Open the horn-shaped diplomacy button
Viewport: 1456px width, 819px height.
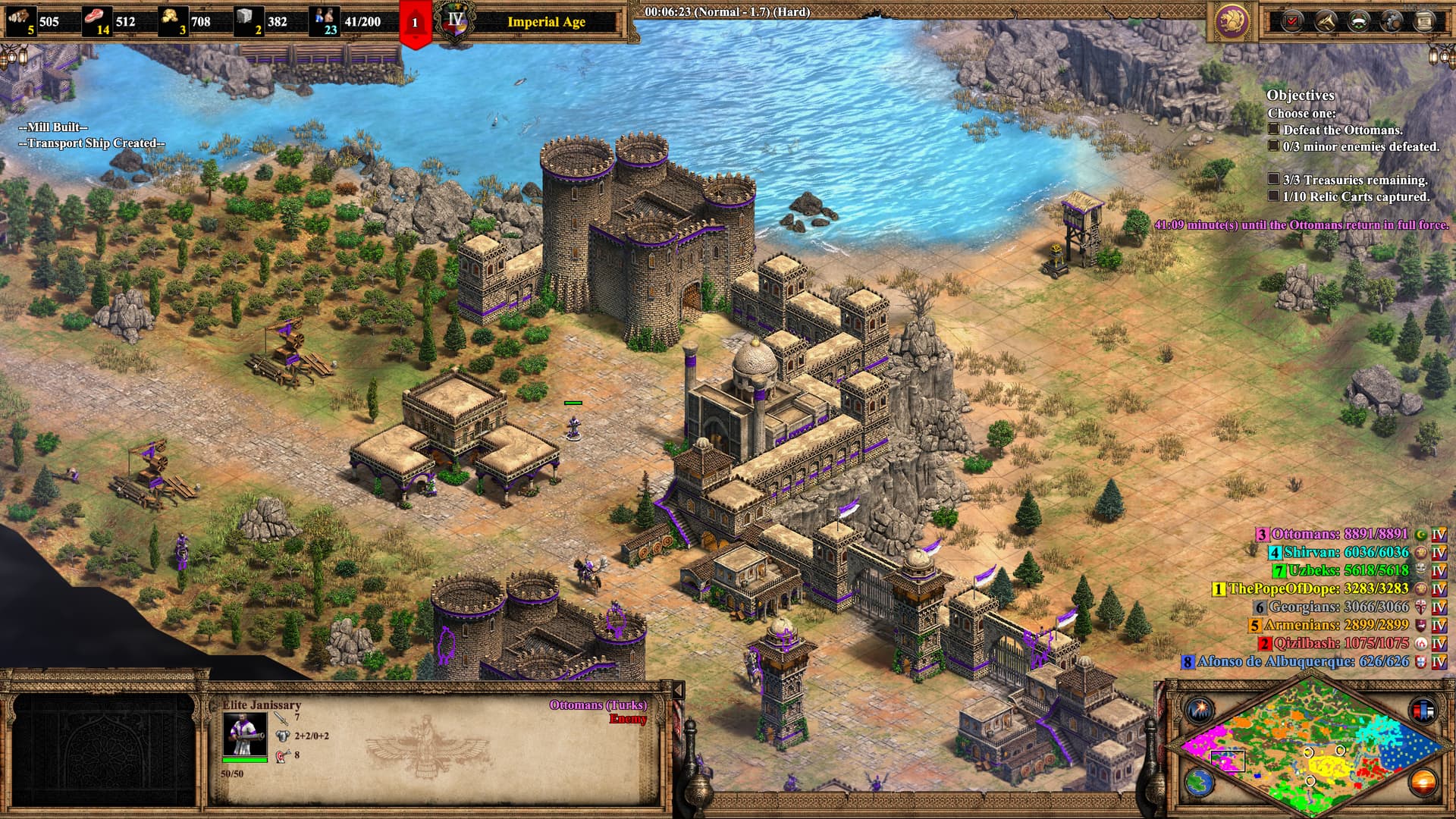[x=1326, y=21]
